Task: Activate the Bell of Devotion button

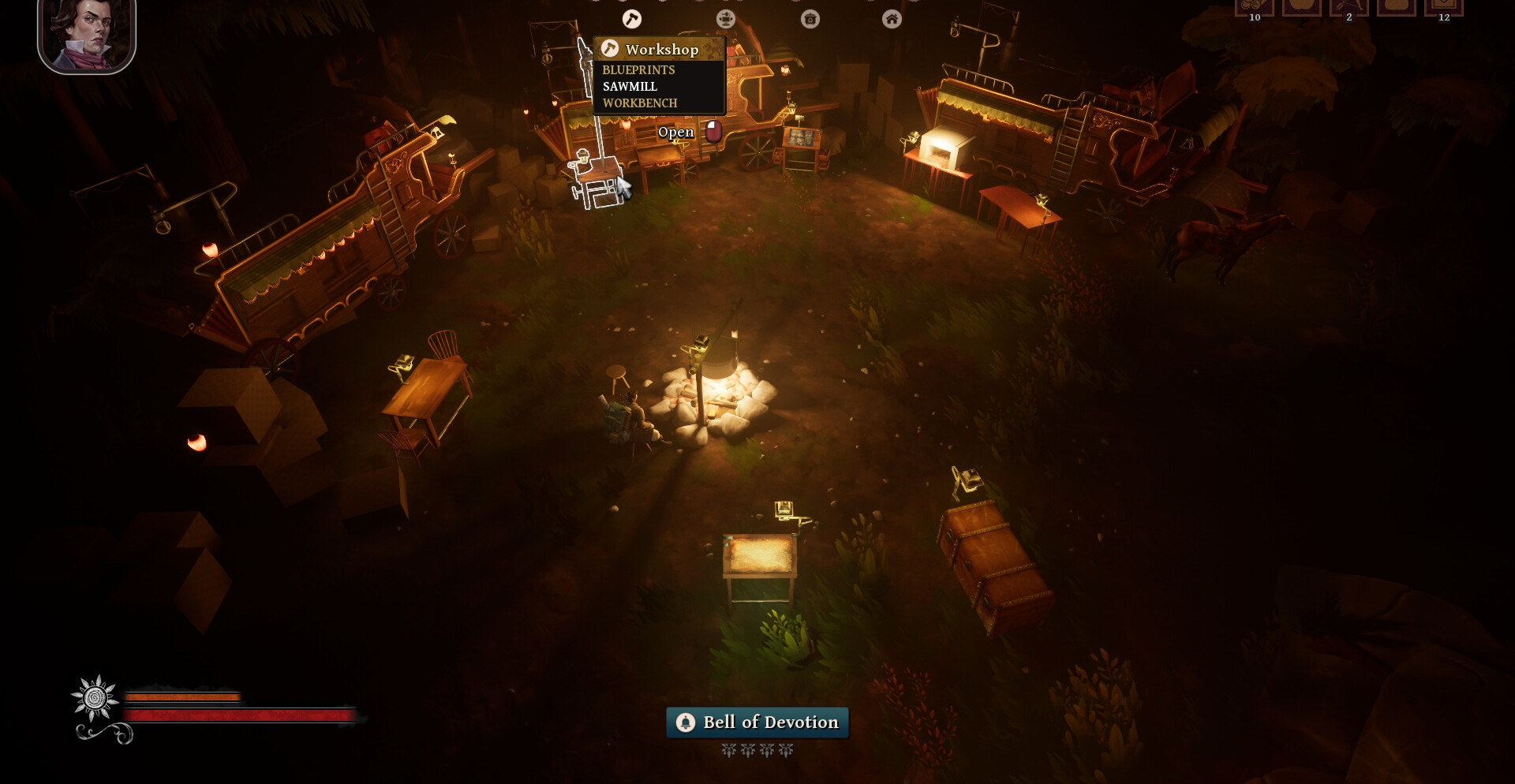Action: tap(757, 722)
